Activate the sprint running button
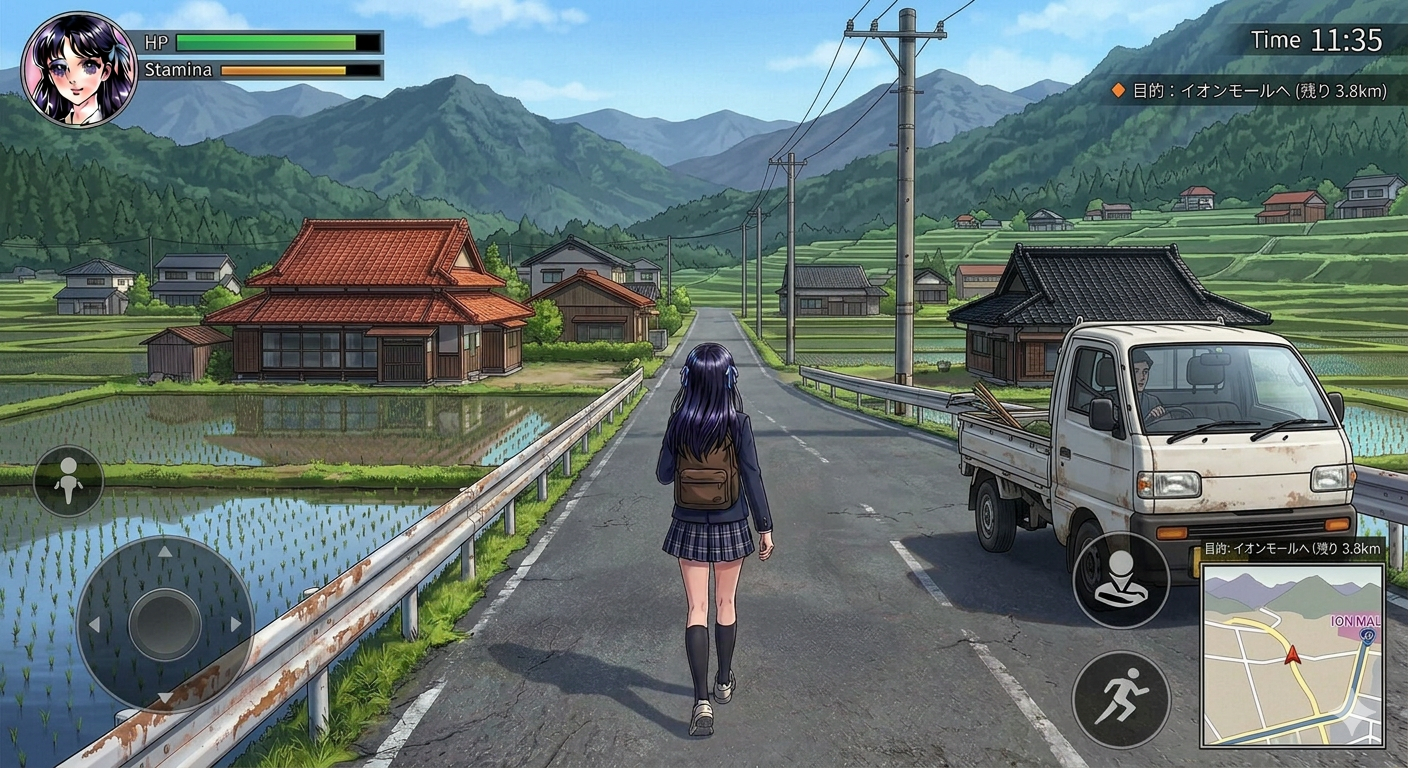The height and width of the screenshot is (768, 1408). [x=1121, y=699]
